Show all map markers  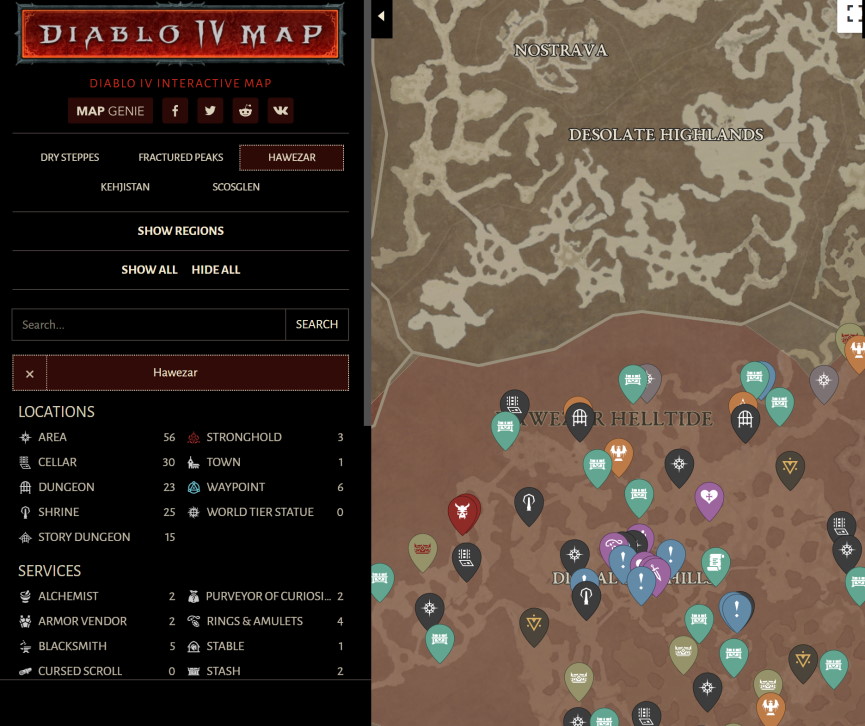tap(149, 270)
